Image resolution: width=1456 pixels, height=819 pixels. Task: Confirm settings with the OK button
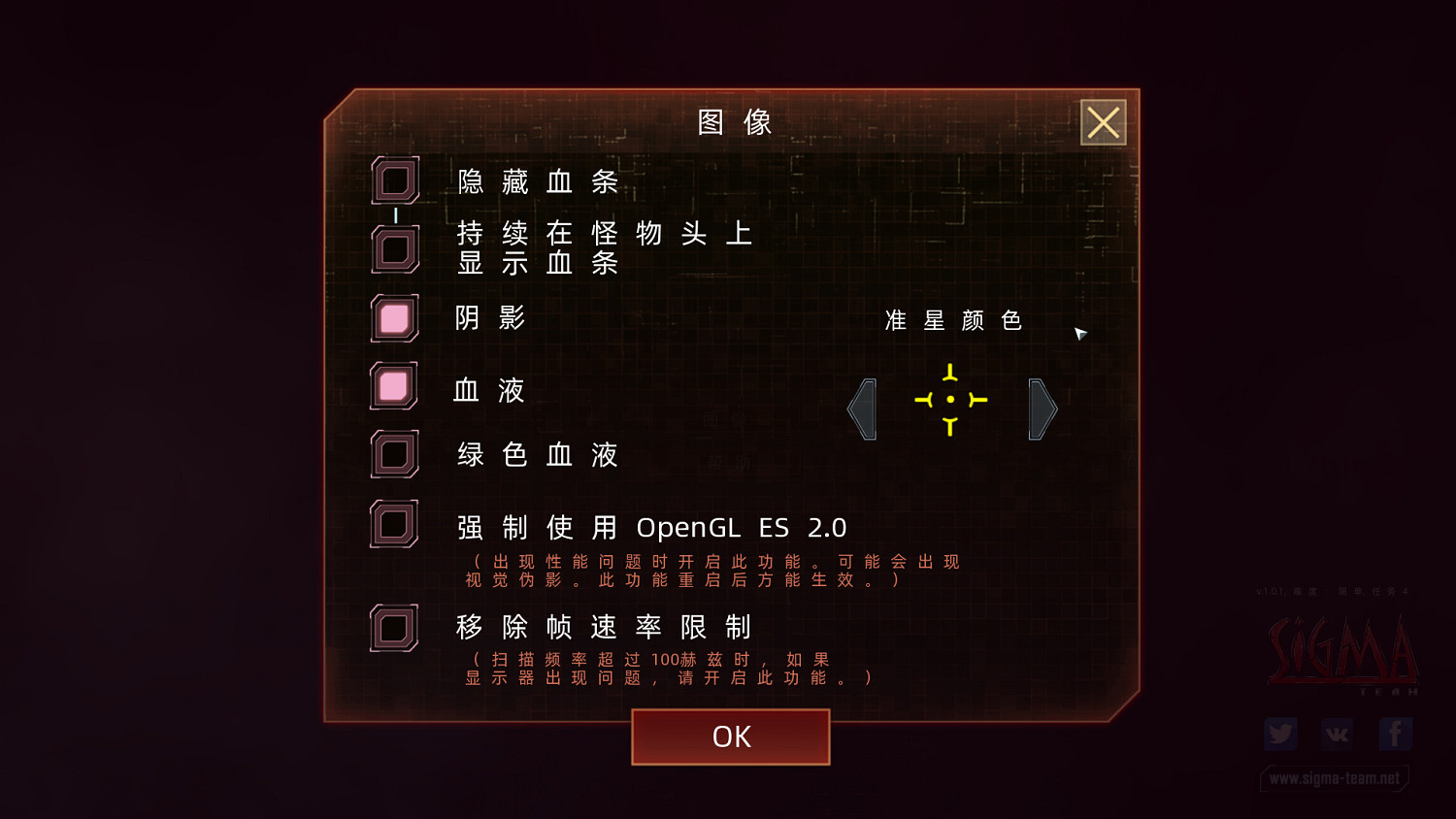click(x=730, y=737)
